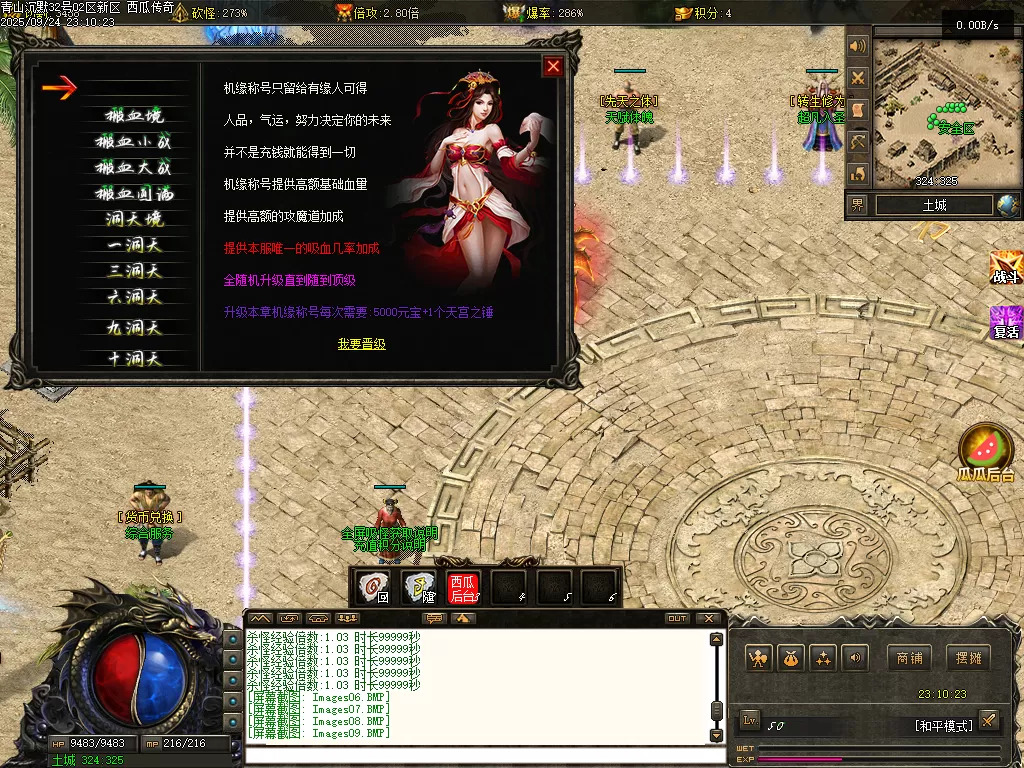Viewport: 1024px width, 768px height.
Task: Close the chat window with X
Action: 709,618
